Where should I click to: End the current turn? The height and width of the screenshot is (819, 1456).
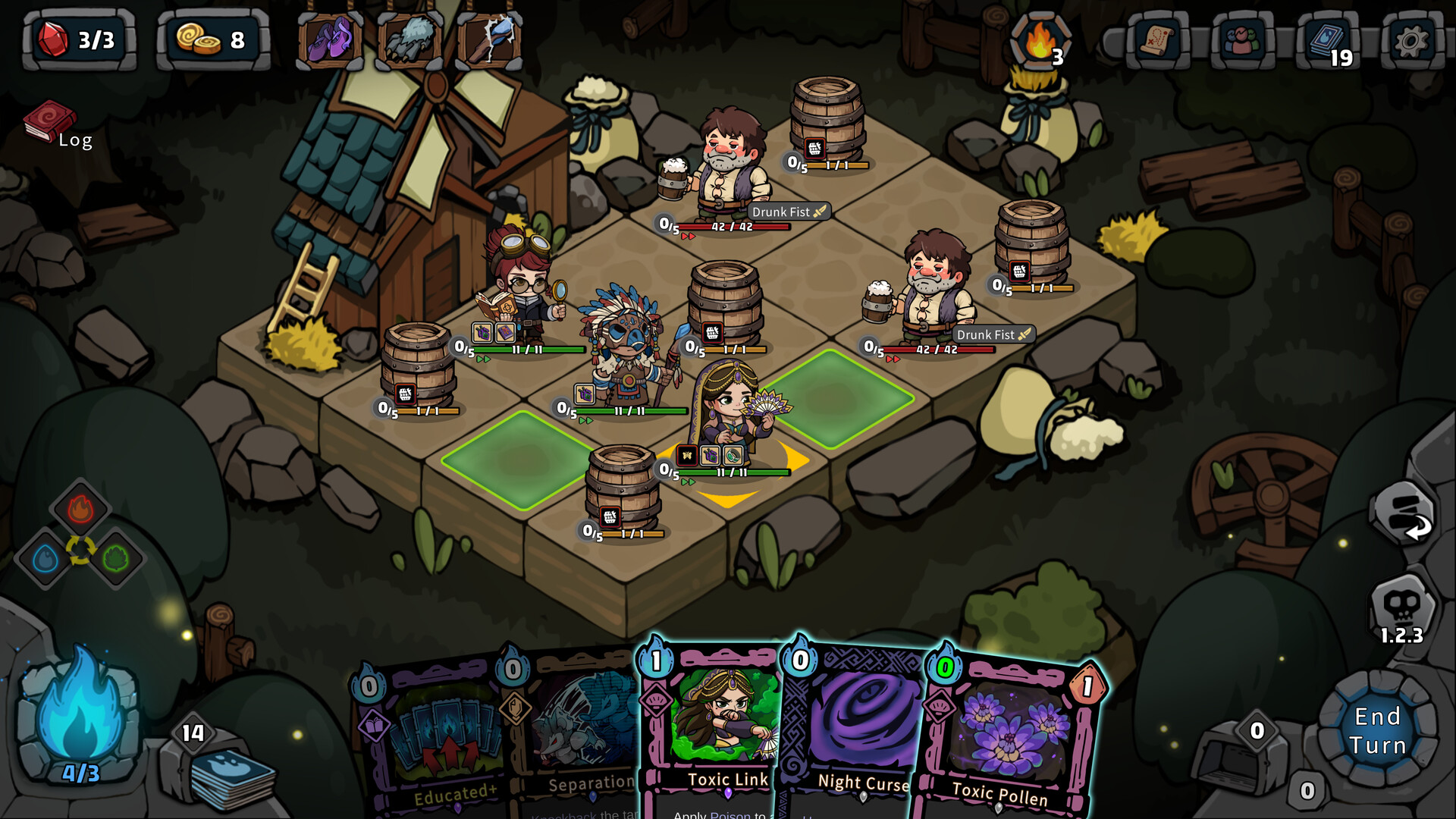click(x=1377, y=730)
